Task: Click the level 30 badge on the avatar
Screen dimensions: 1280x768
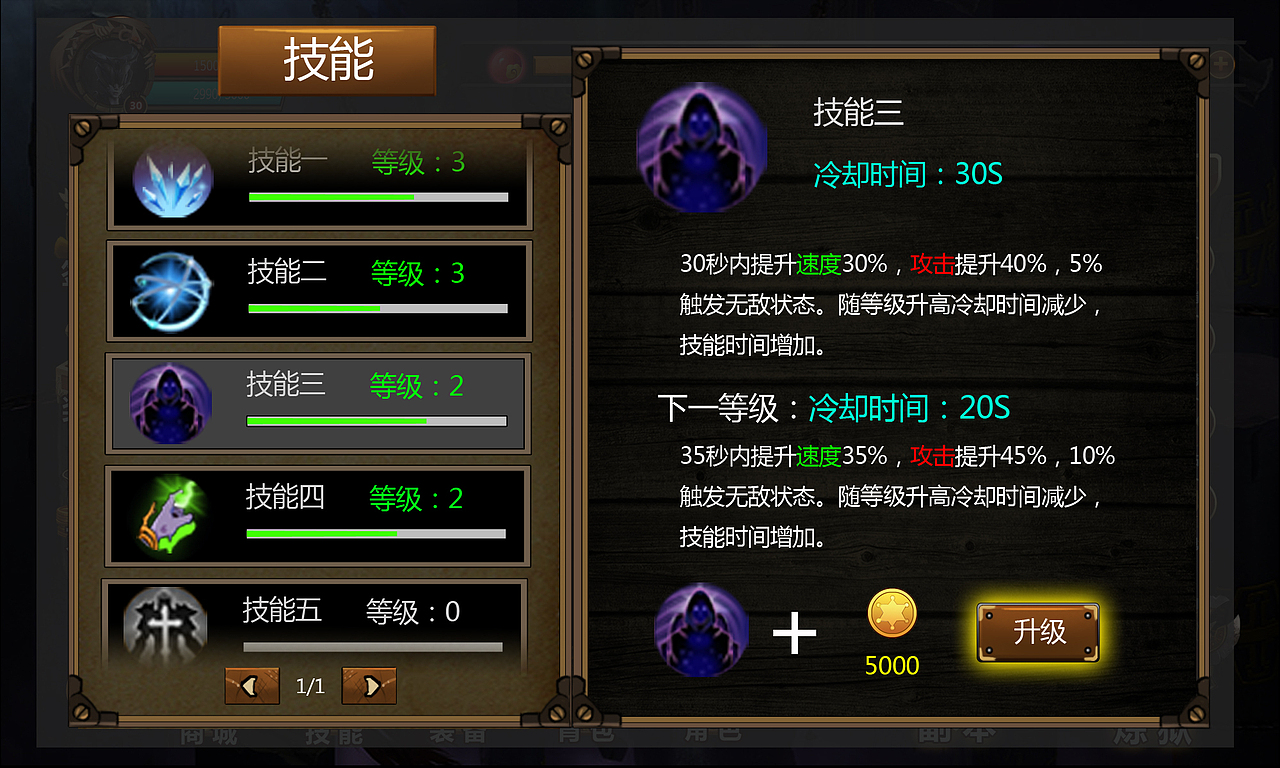Action: click(135, 104)
